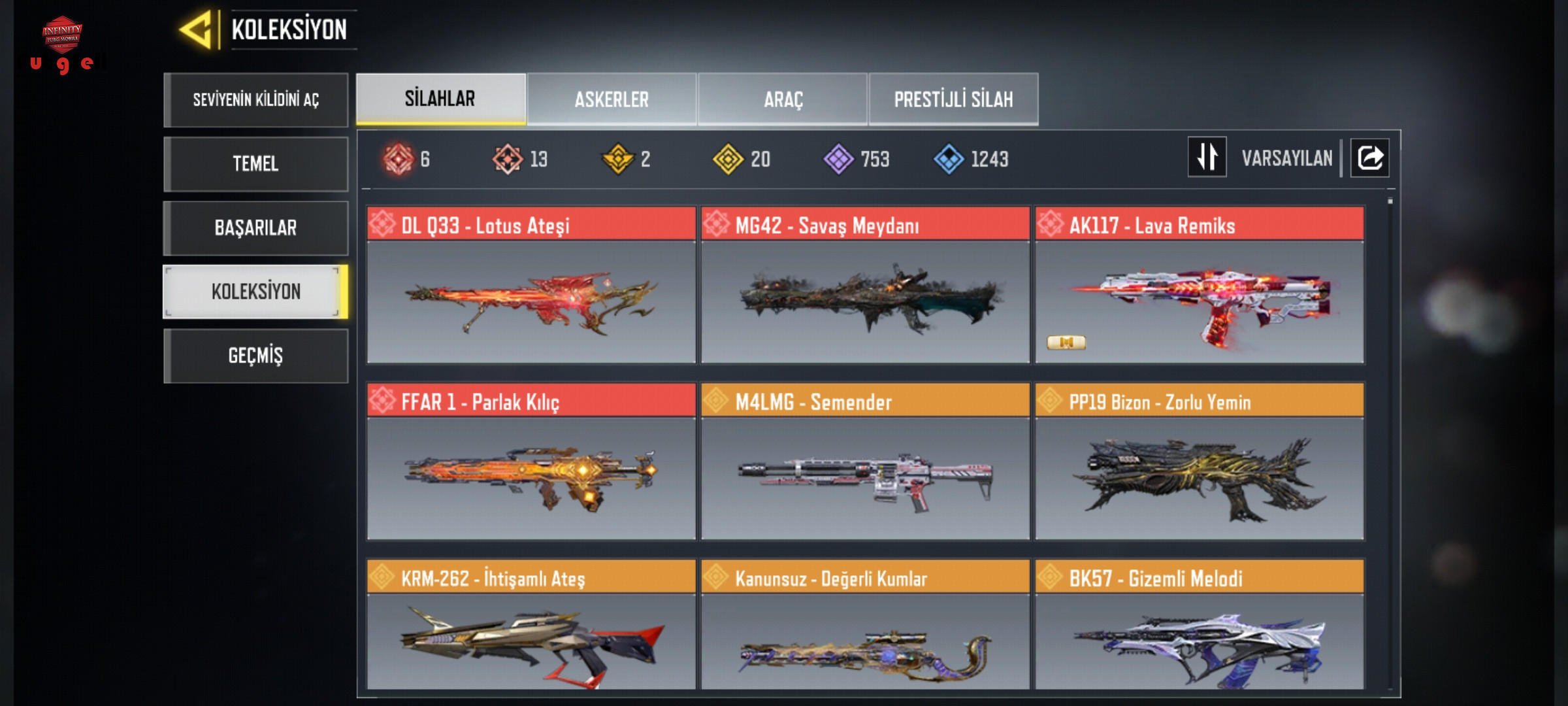1568x706 pixels.
Task: Click the share icon button
Action: coord(1369,158)
